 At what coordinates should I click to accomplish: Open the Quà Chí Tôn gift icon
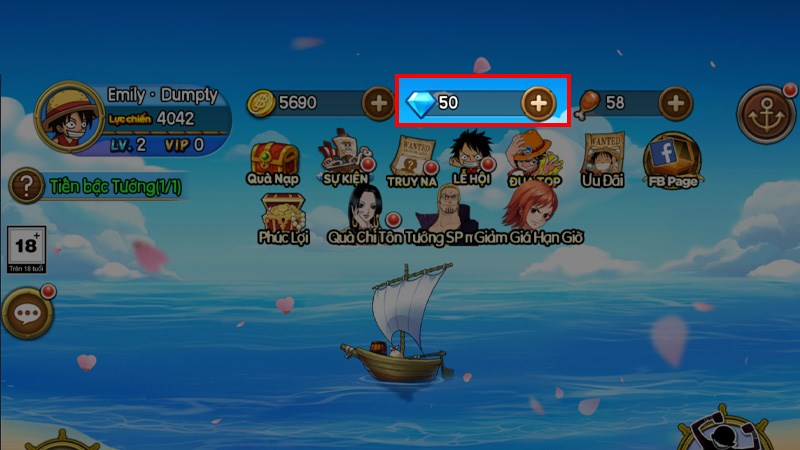pos(366,212)
